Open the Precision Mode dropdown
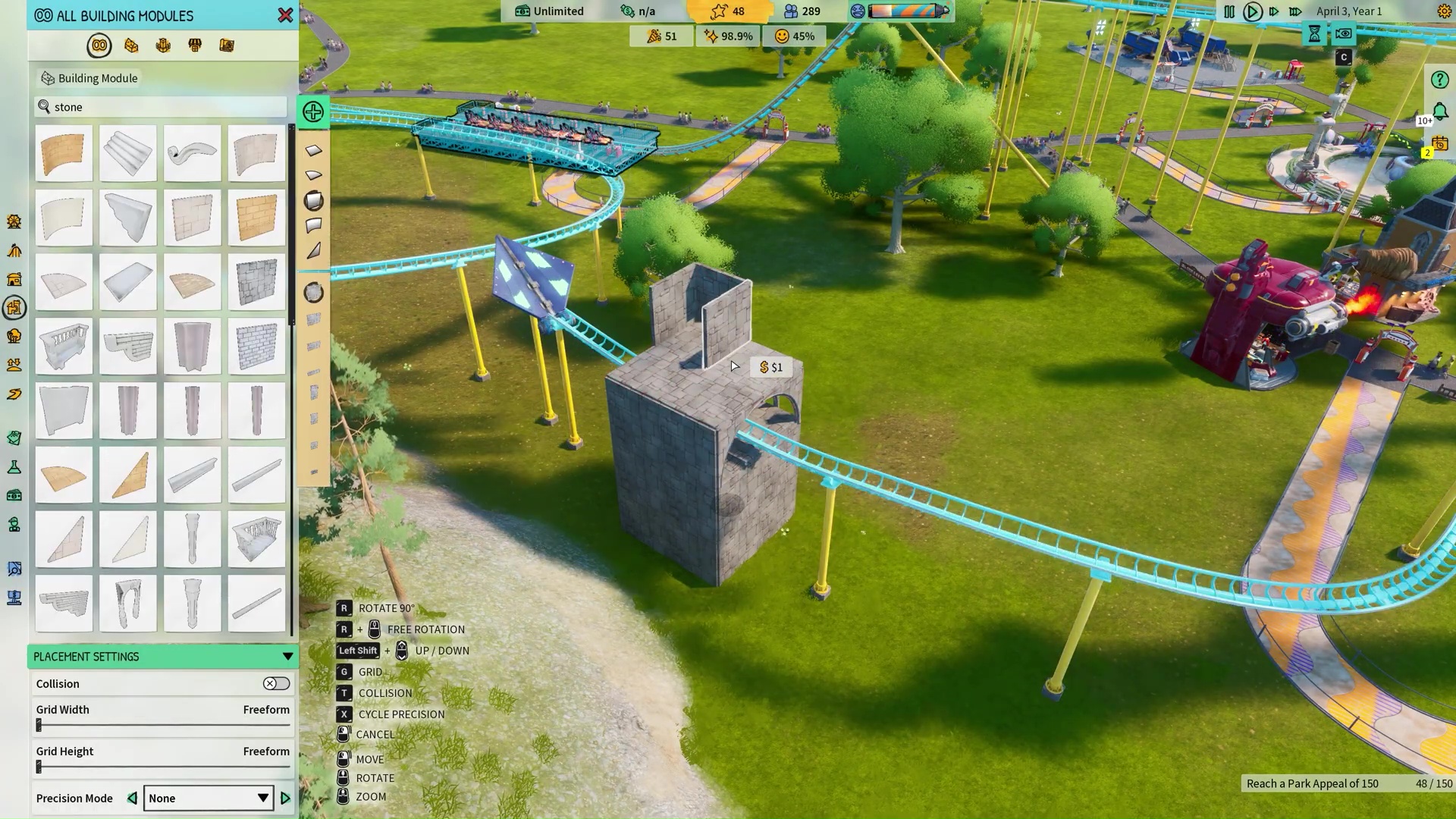The width and height of the screenshot is (1456, 819). click(208, 799)
